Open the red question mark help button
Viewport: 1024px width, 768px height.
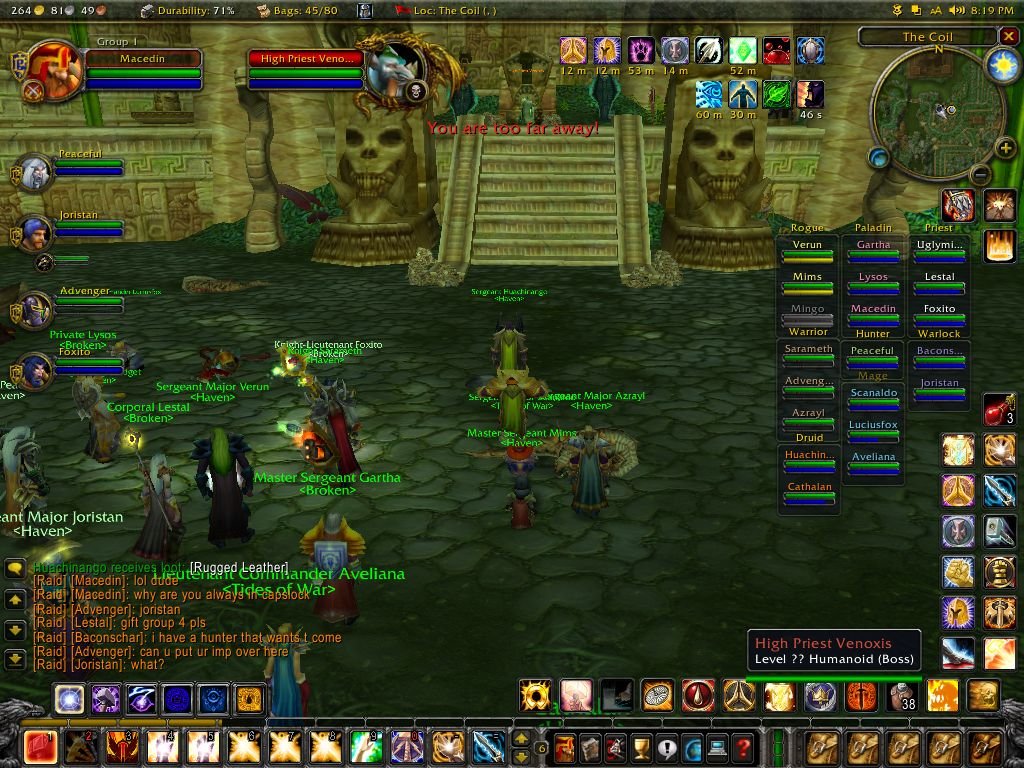(x=742, y=748)
